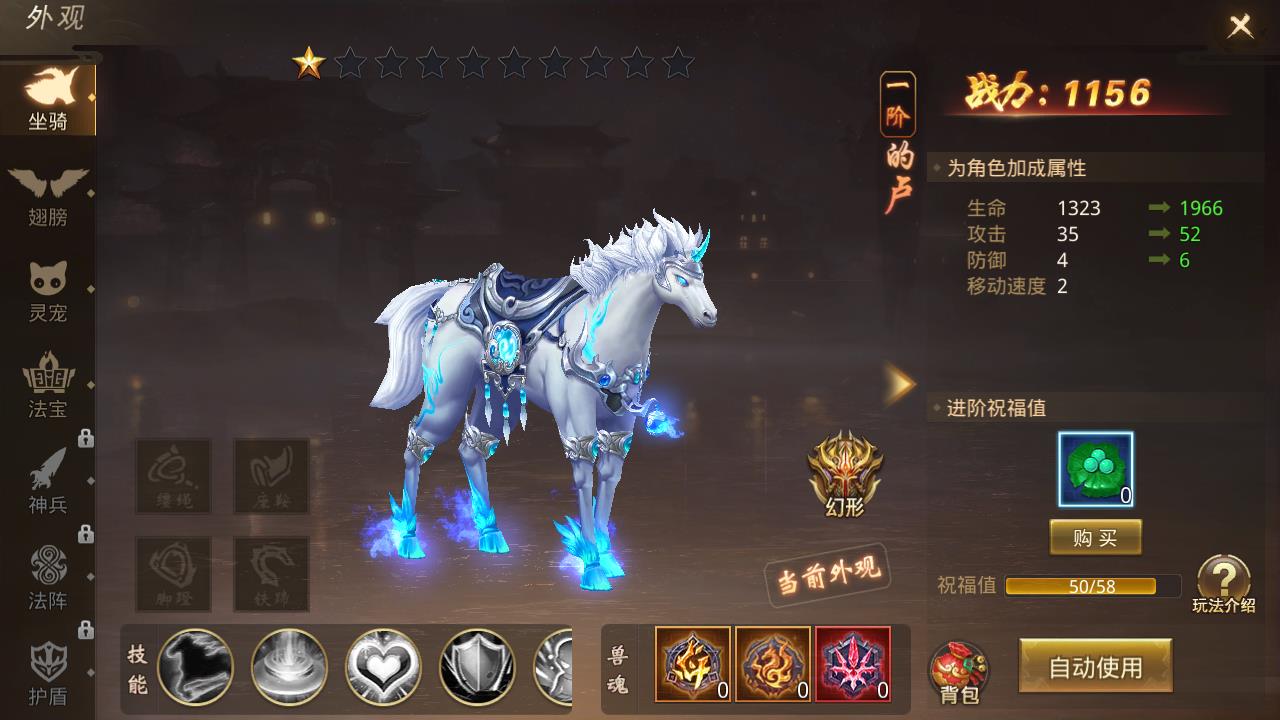Select the 法阵 formation tab

click(48, 578)
